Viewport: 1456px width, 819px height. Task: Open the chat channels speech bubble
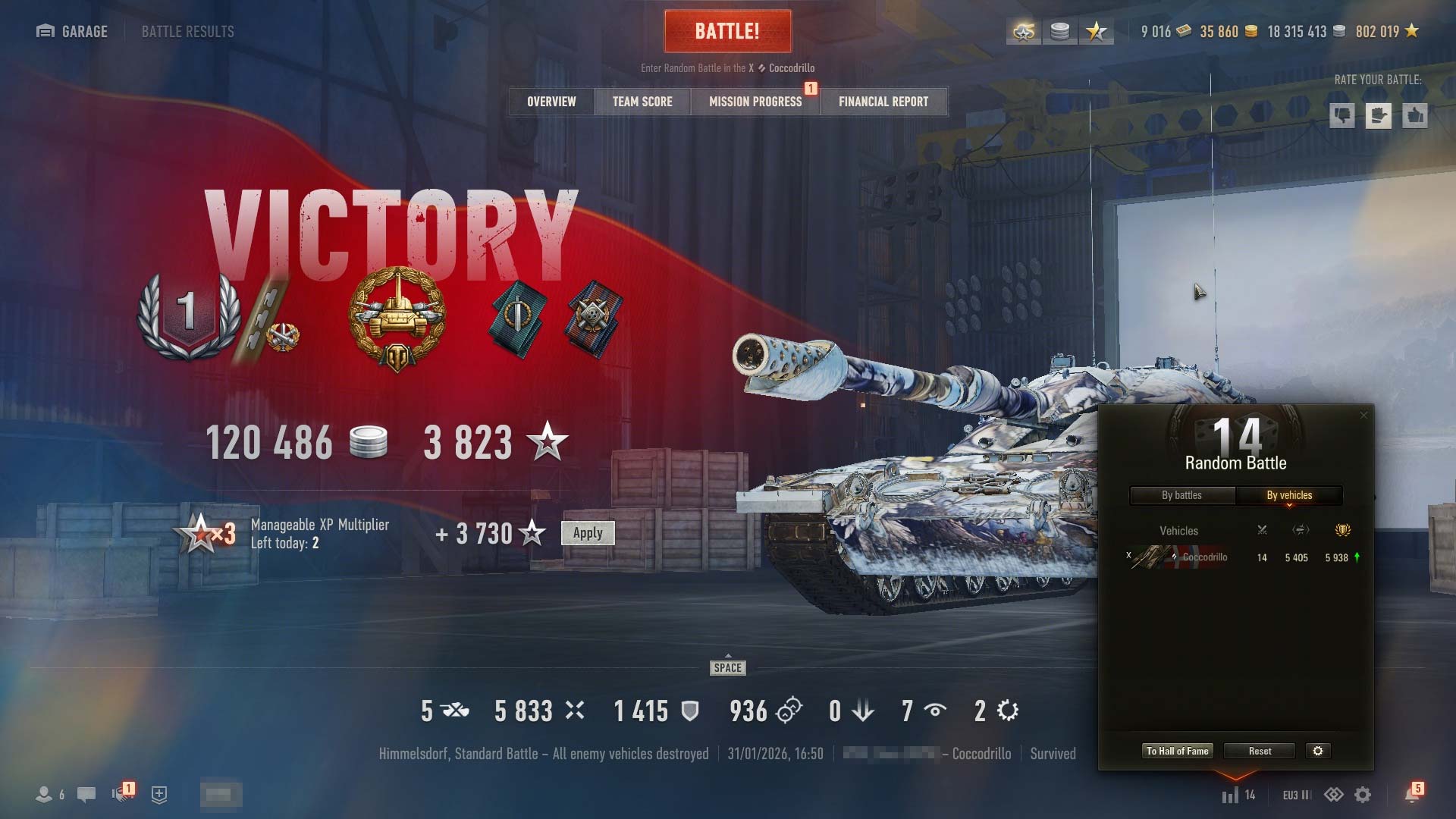[x=86, y=794]
